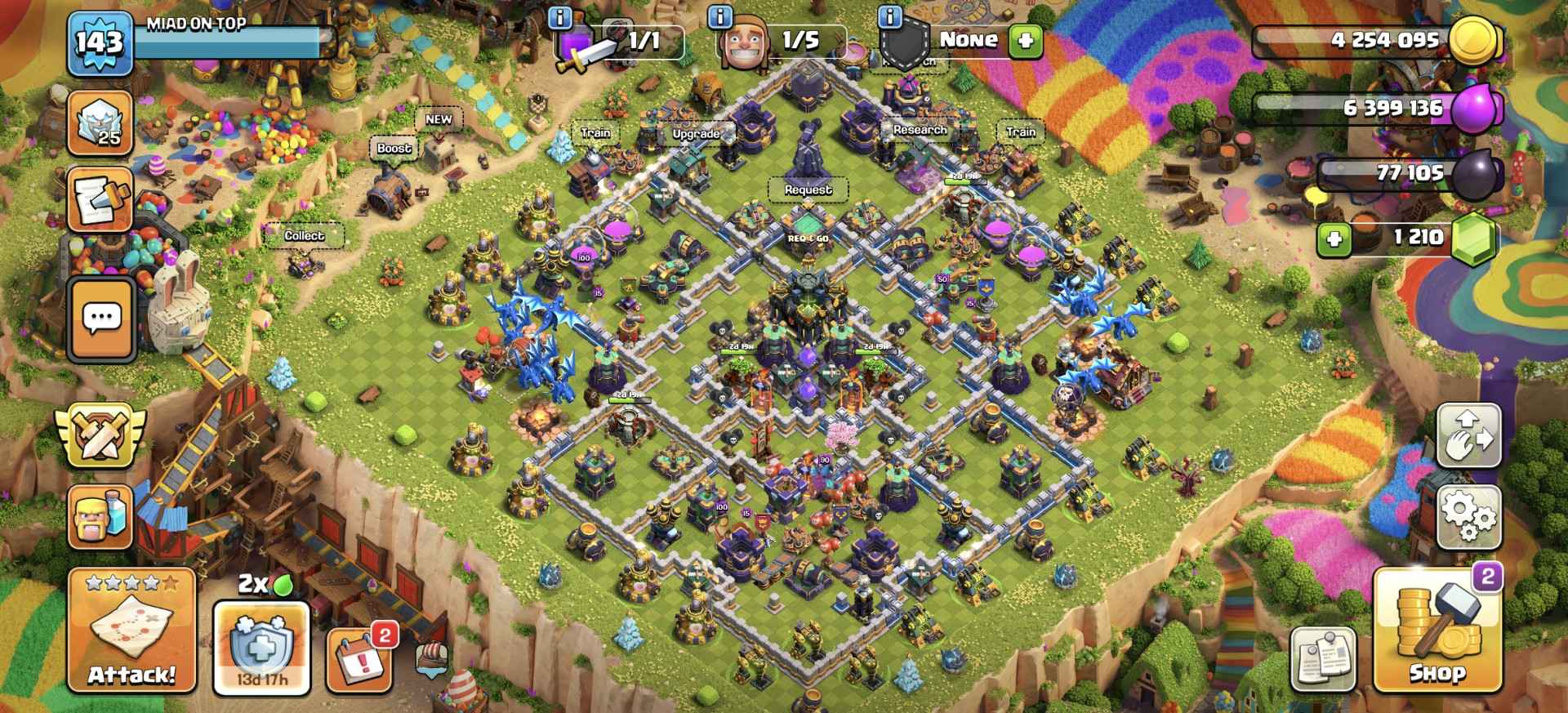Open the events calendar with red badge
The height and width of the screenshot is (713, 1568).
[359, 658]
